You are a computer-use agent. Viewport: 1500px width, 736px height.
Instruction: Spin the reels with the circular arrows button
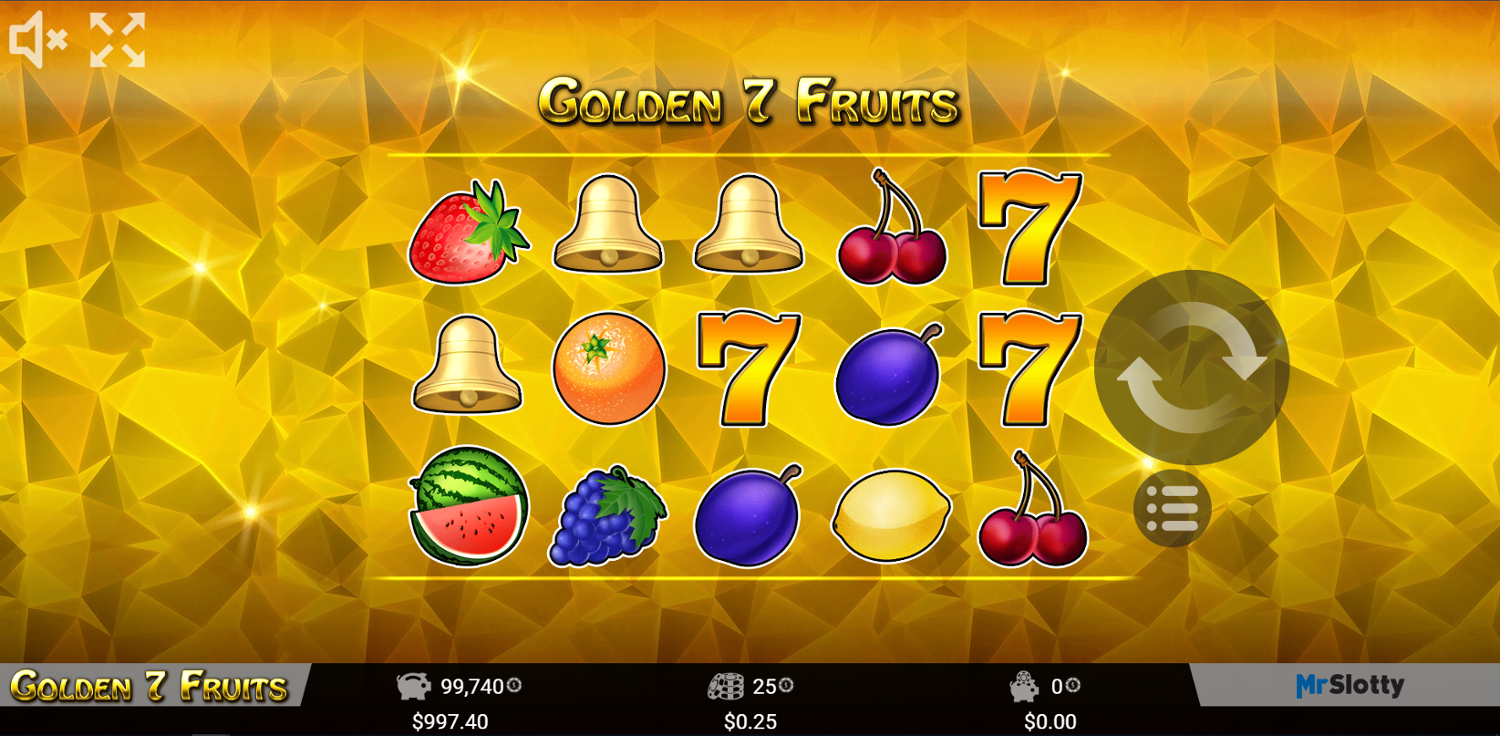1191,367
